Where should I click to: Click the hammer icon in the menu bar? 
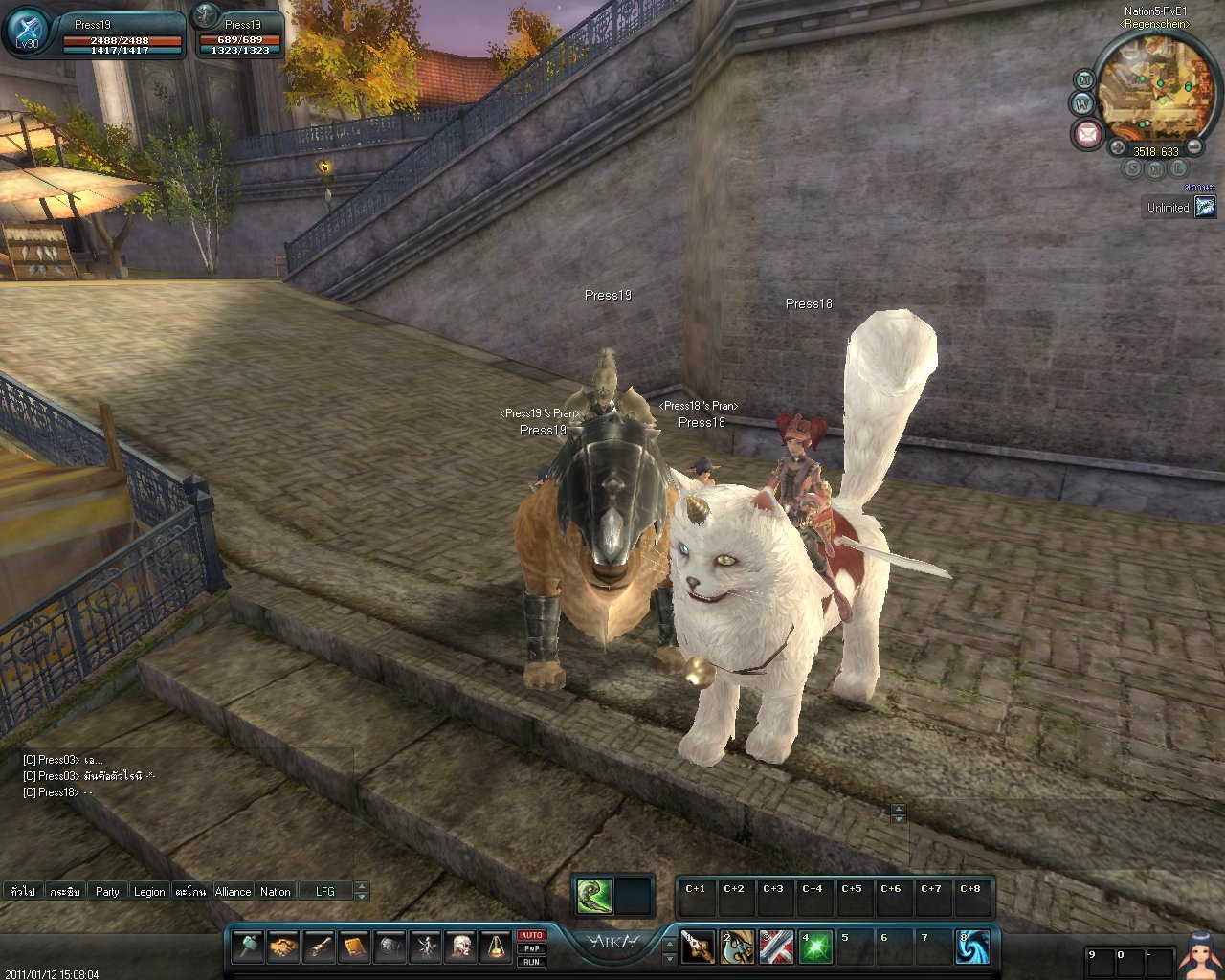[x=247, y=947]
